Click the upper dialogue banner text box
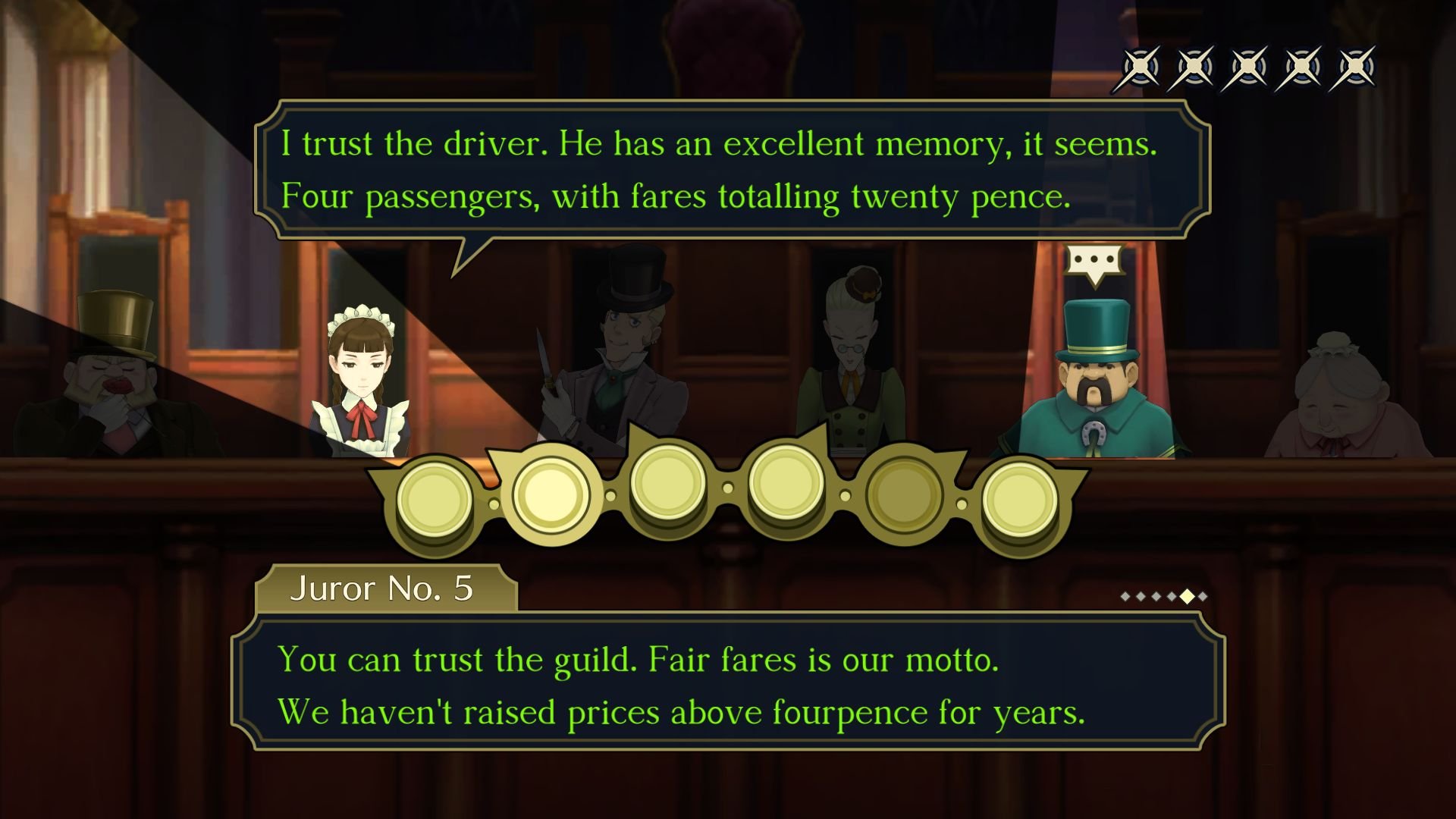The height and width of the screenshot is (819, 1456). point(728,168)
